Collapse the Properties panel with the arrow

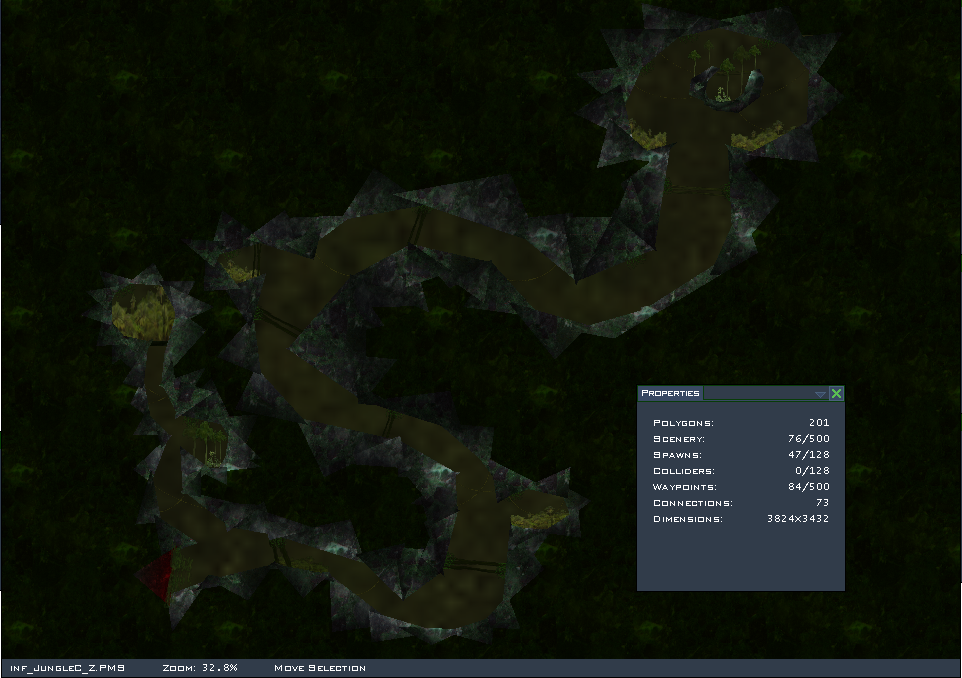[820, 395]
